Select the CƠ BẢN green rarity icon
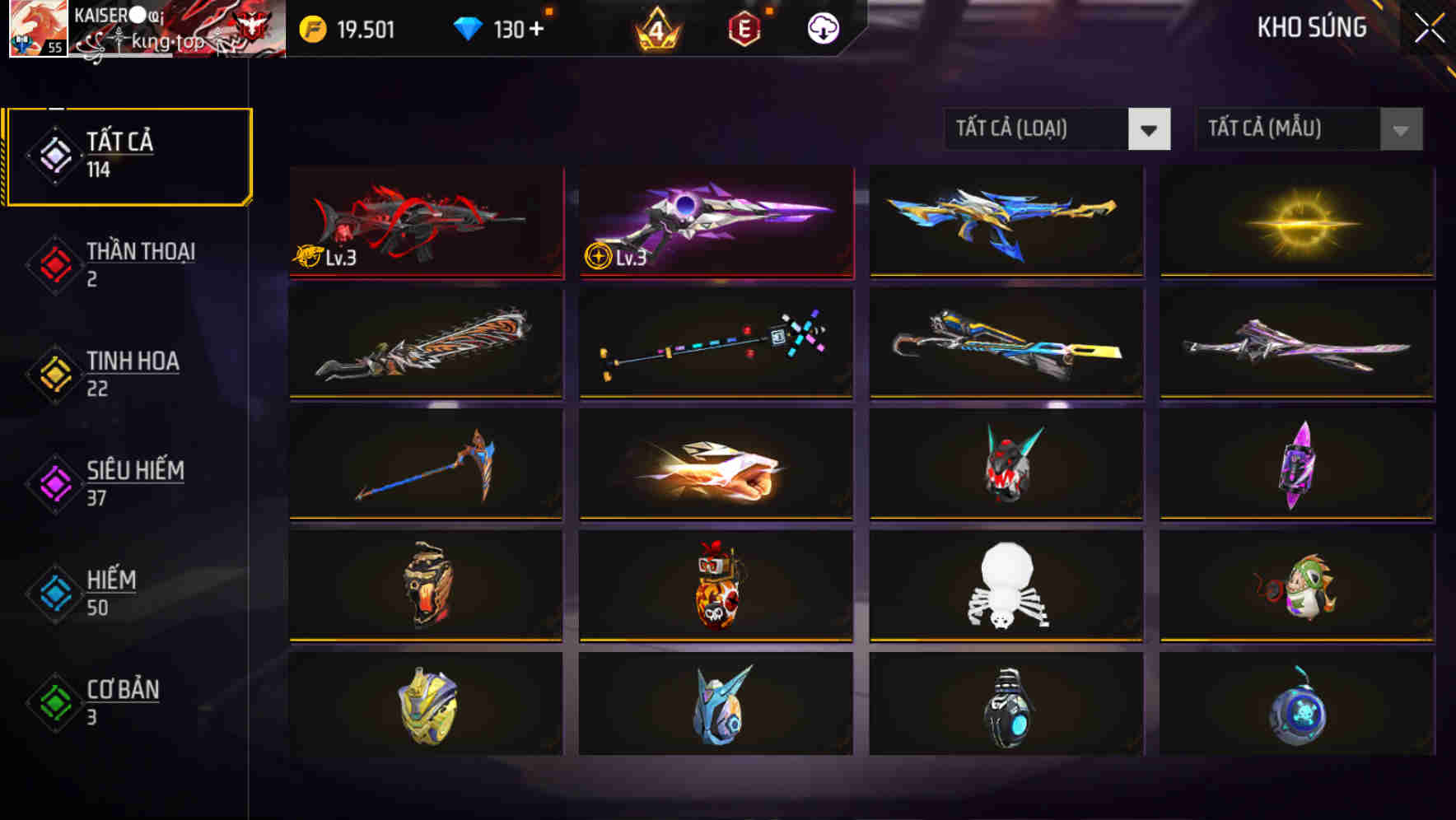Image resolution: width=1456 pixels, height=820 pixels. tap(51, 702)
